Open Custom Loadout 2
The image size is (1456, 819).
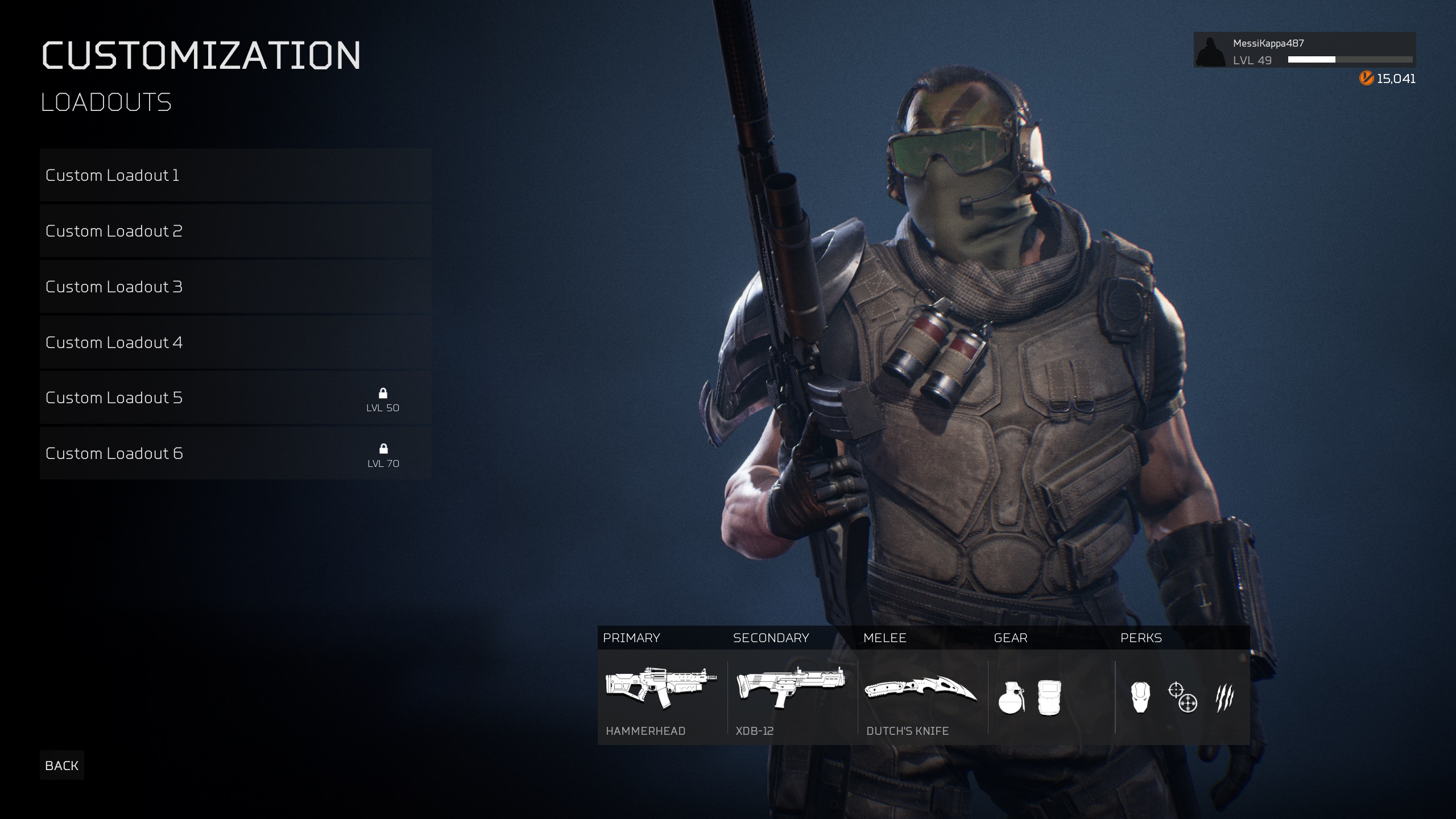pos(235,231)
